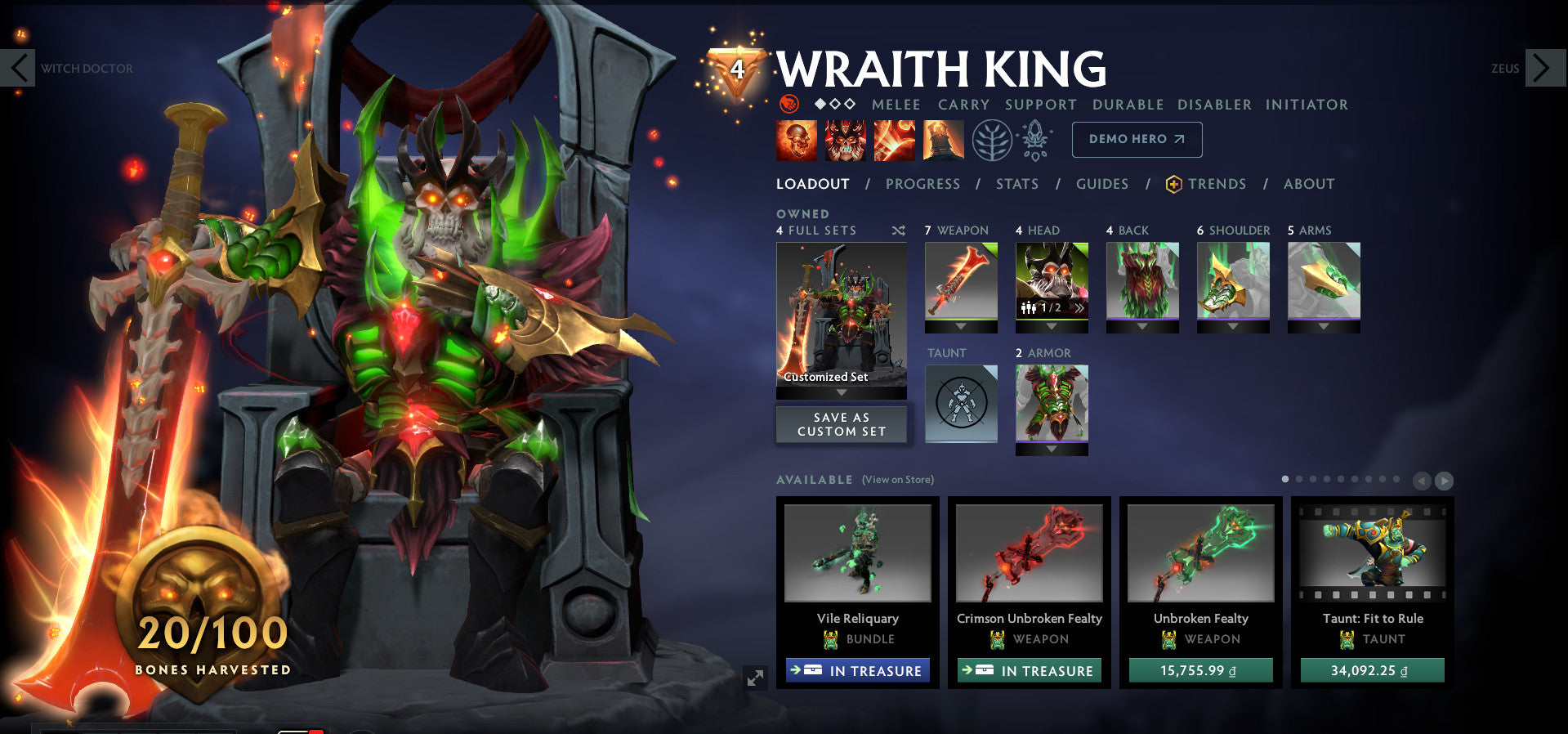View the Reincarnation ultimate ability icon
1568x734 pixels.
pyautogui.click(x=943, y=140)
